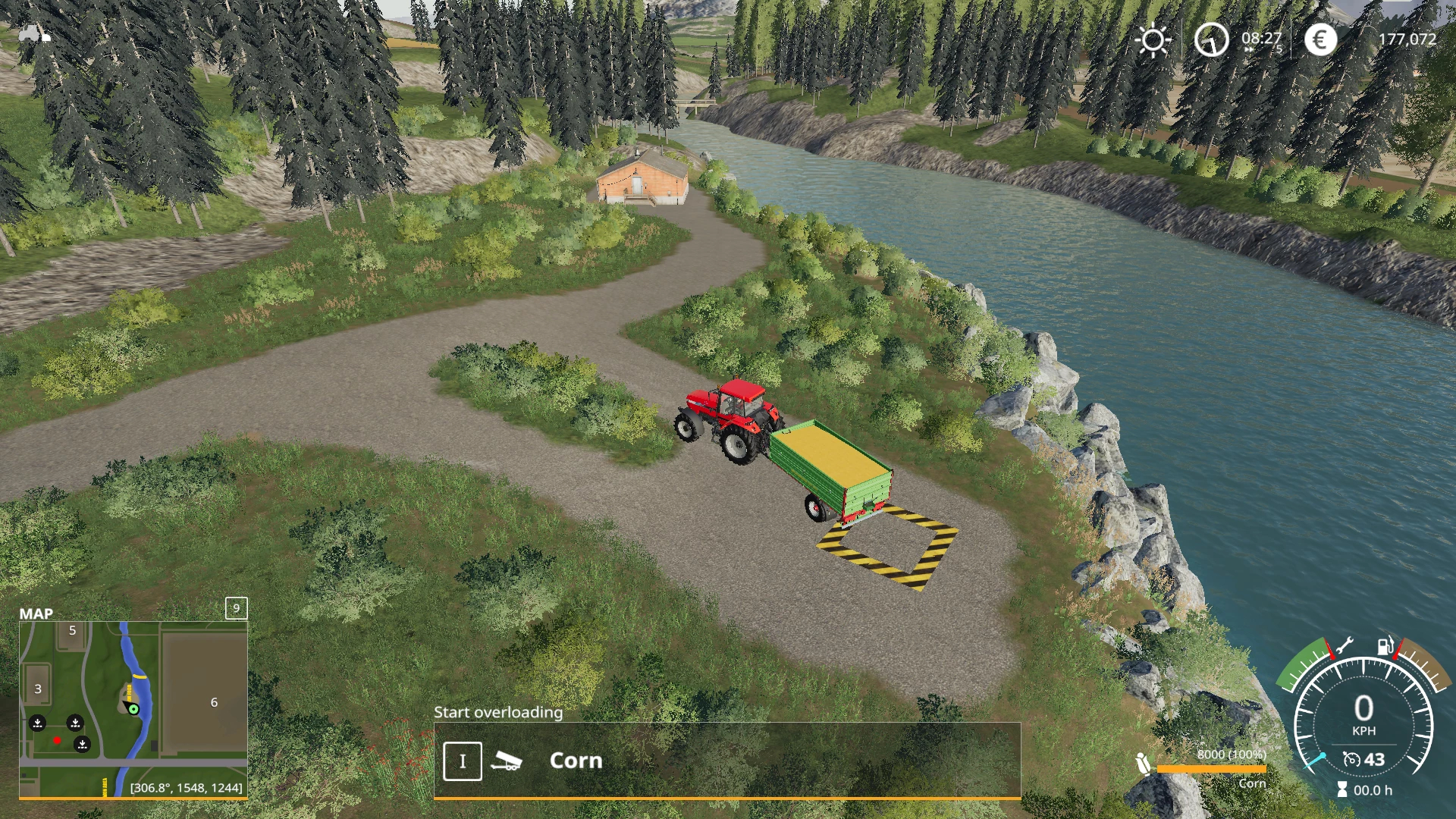Click the cruise control speed icon
Image resolution: width=1456 pixels, height=819 pixels.
click(x=1351, y=759)
